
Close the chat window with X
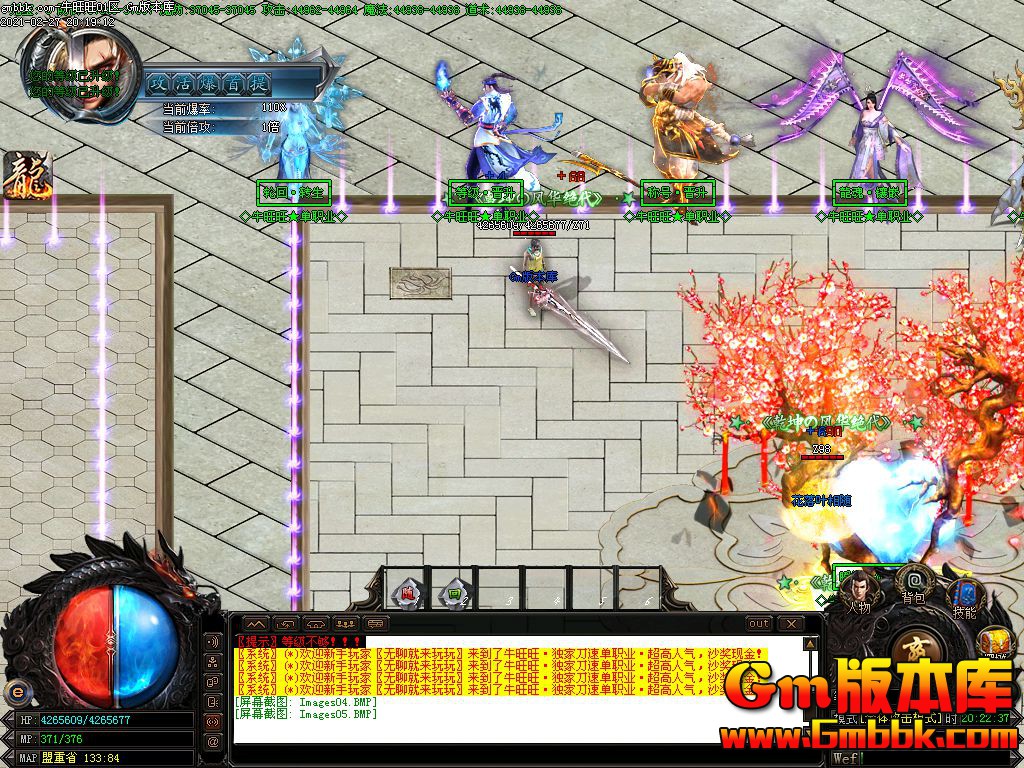pyautogui.click(x=790, y=624)
